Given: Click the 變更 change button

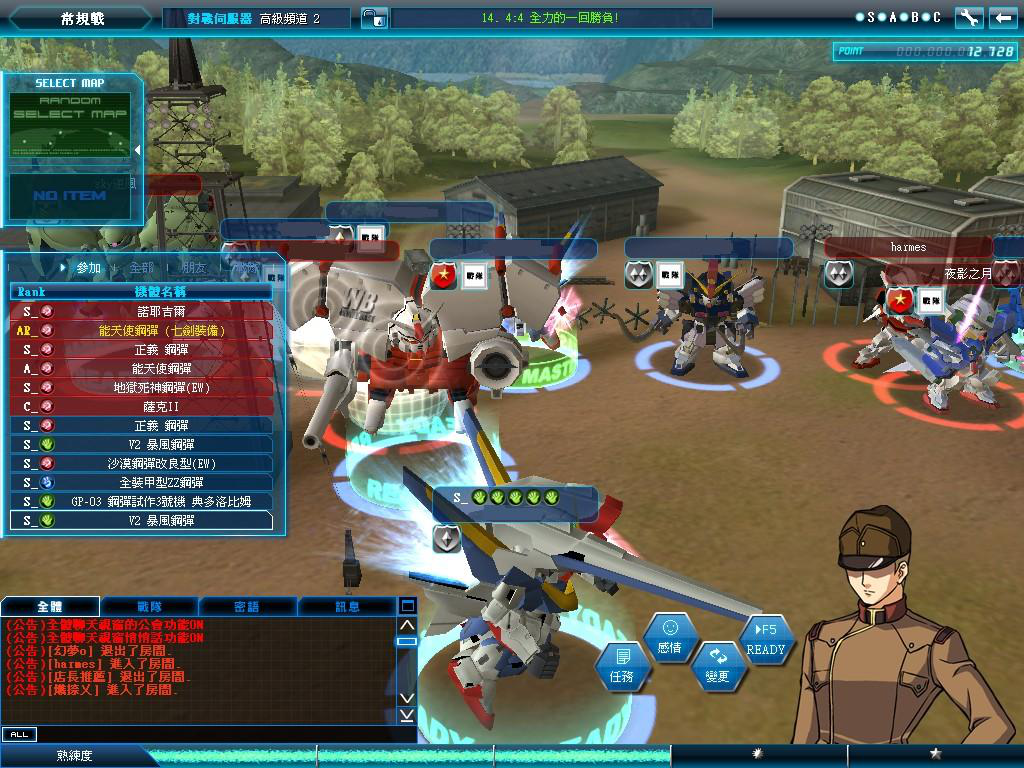Looking at the screenshot, I should click(x=718, y=666).
